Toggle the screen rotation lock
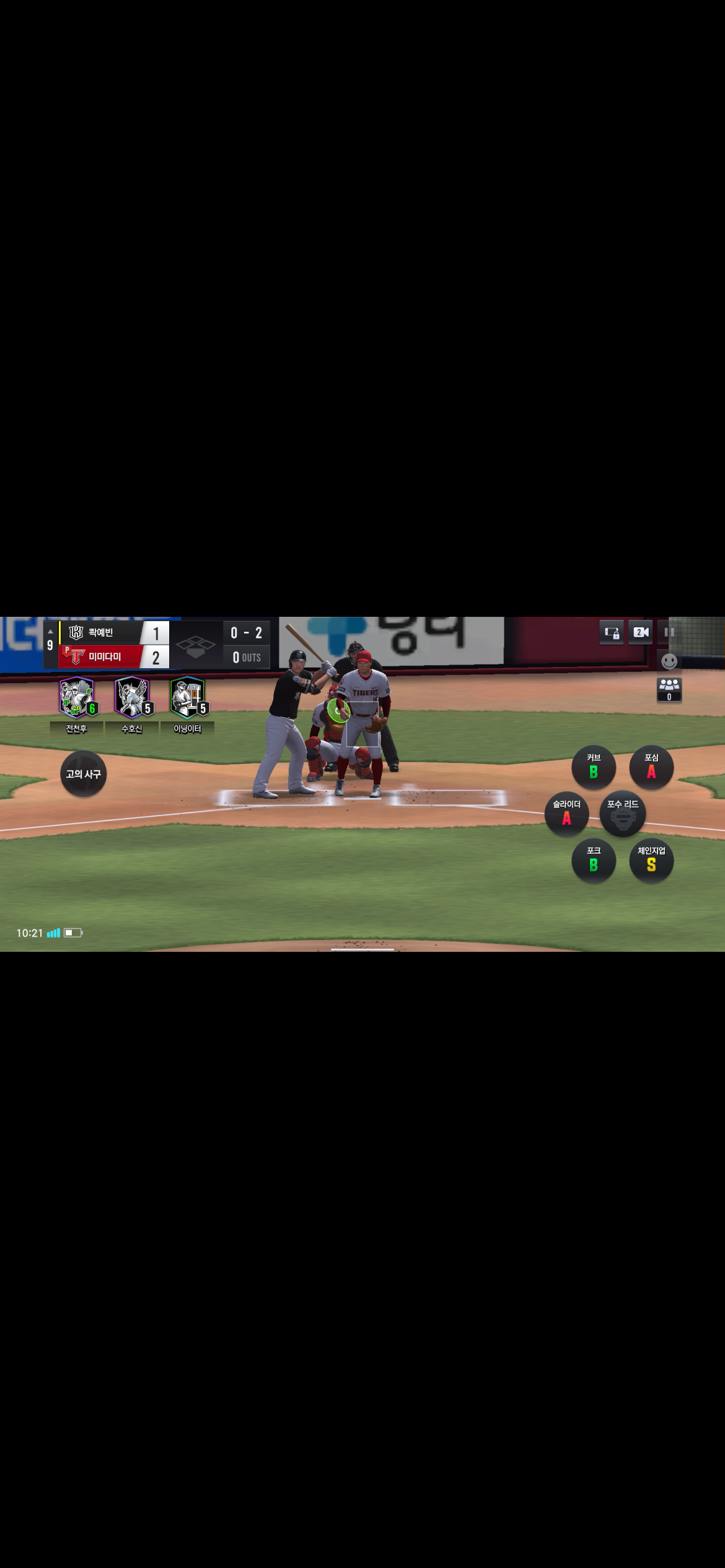 pyautogui.click(x=612, y=632)
